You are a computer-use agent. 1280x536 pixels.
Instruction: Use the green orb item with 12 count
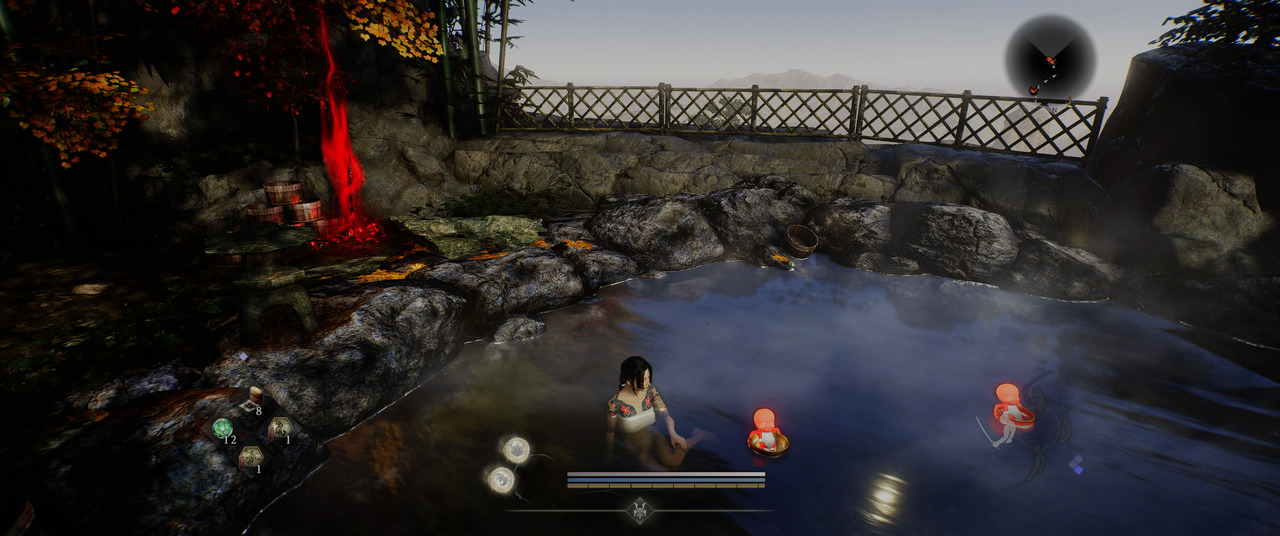(222, 428)
